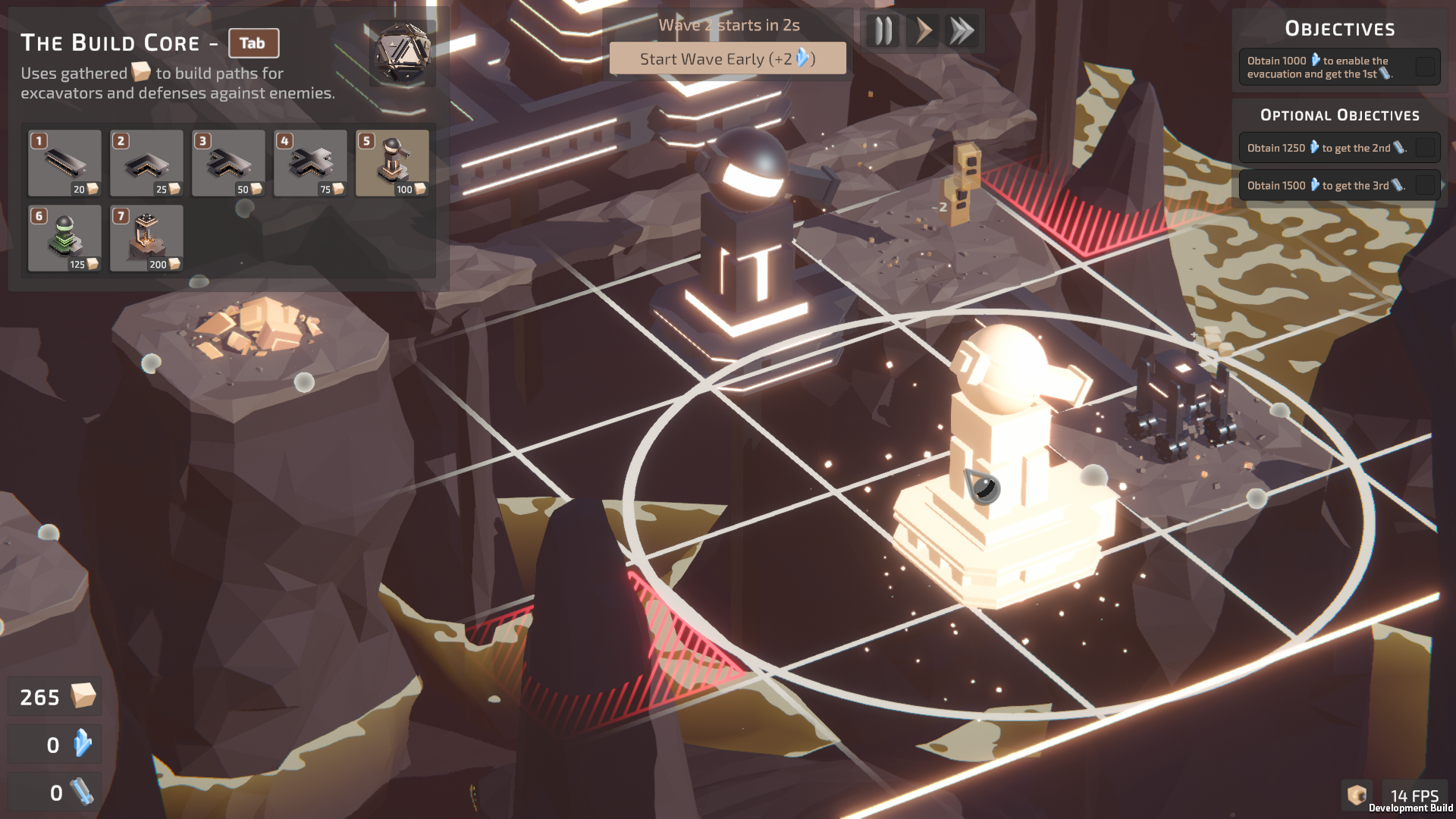Image resolution: width=1456 pixels, height=819 pixels.
Task: Click the Tab button beside The Build Core
Action: pyautogui.click(x=253, y=43)
